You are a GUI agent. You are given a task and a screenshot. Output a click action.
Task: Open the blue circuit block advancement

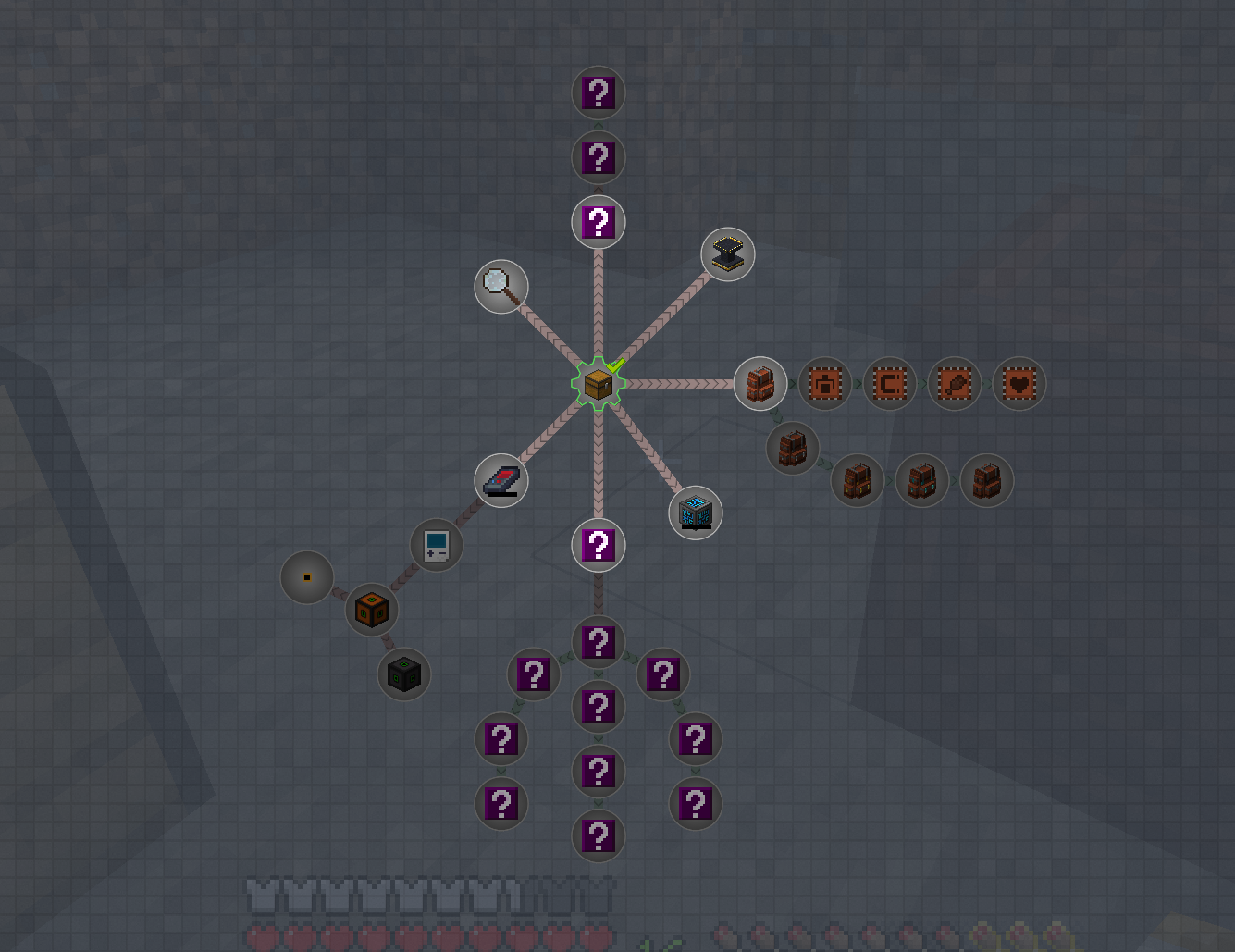[x=695, y=512]
